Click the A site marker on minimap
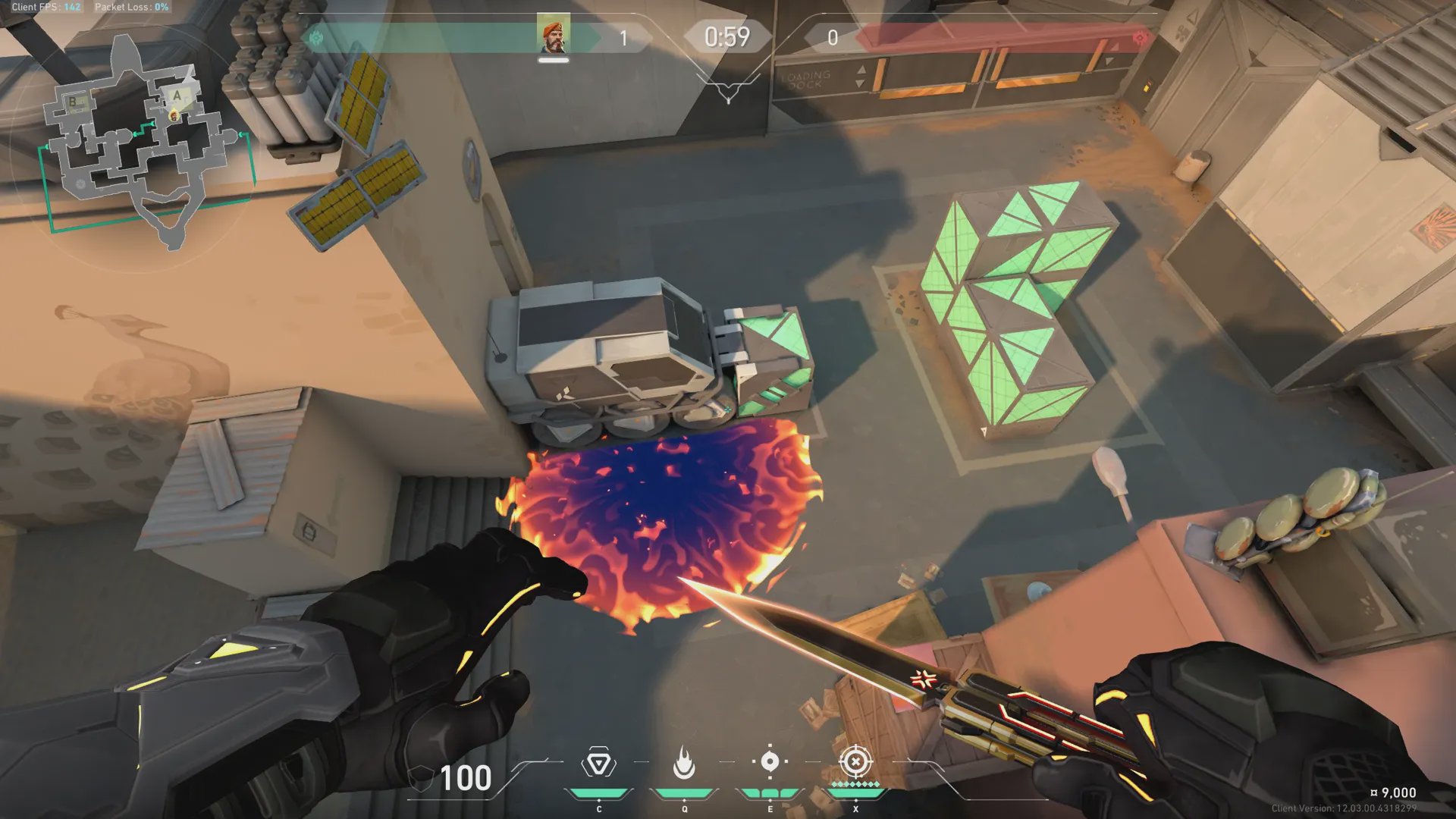The height and width of the screenshot is (819, 1456). pos(177,96)
